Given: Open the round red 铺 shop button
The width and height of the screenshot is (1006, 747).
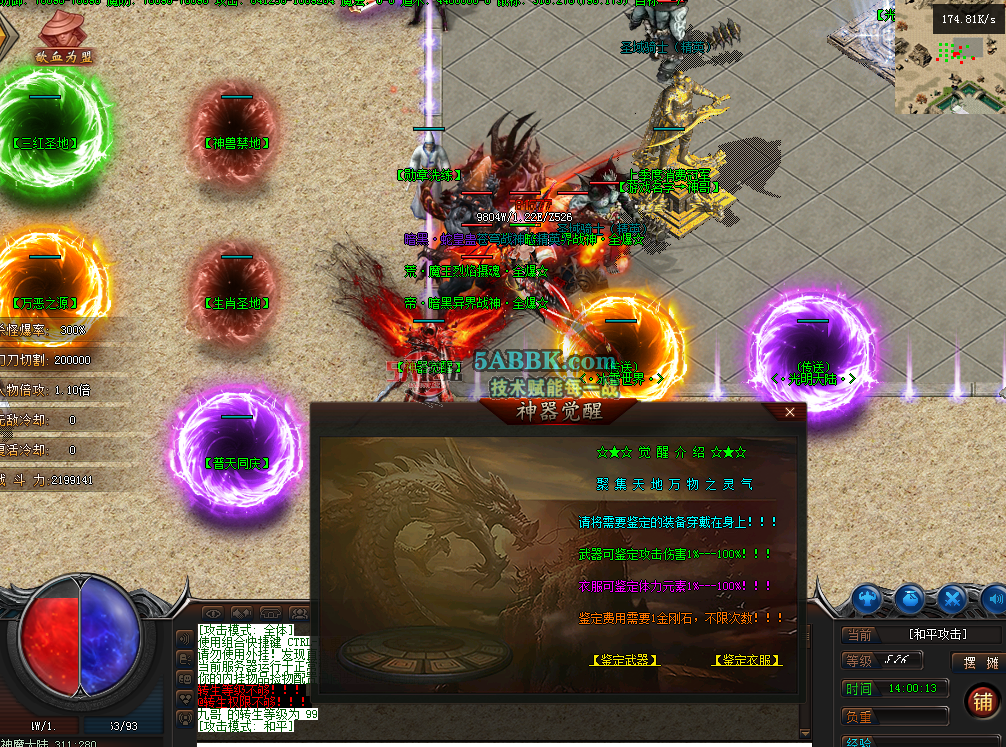Looking at the screenshot, I should tap(982, 702).
